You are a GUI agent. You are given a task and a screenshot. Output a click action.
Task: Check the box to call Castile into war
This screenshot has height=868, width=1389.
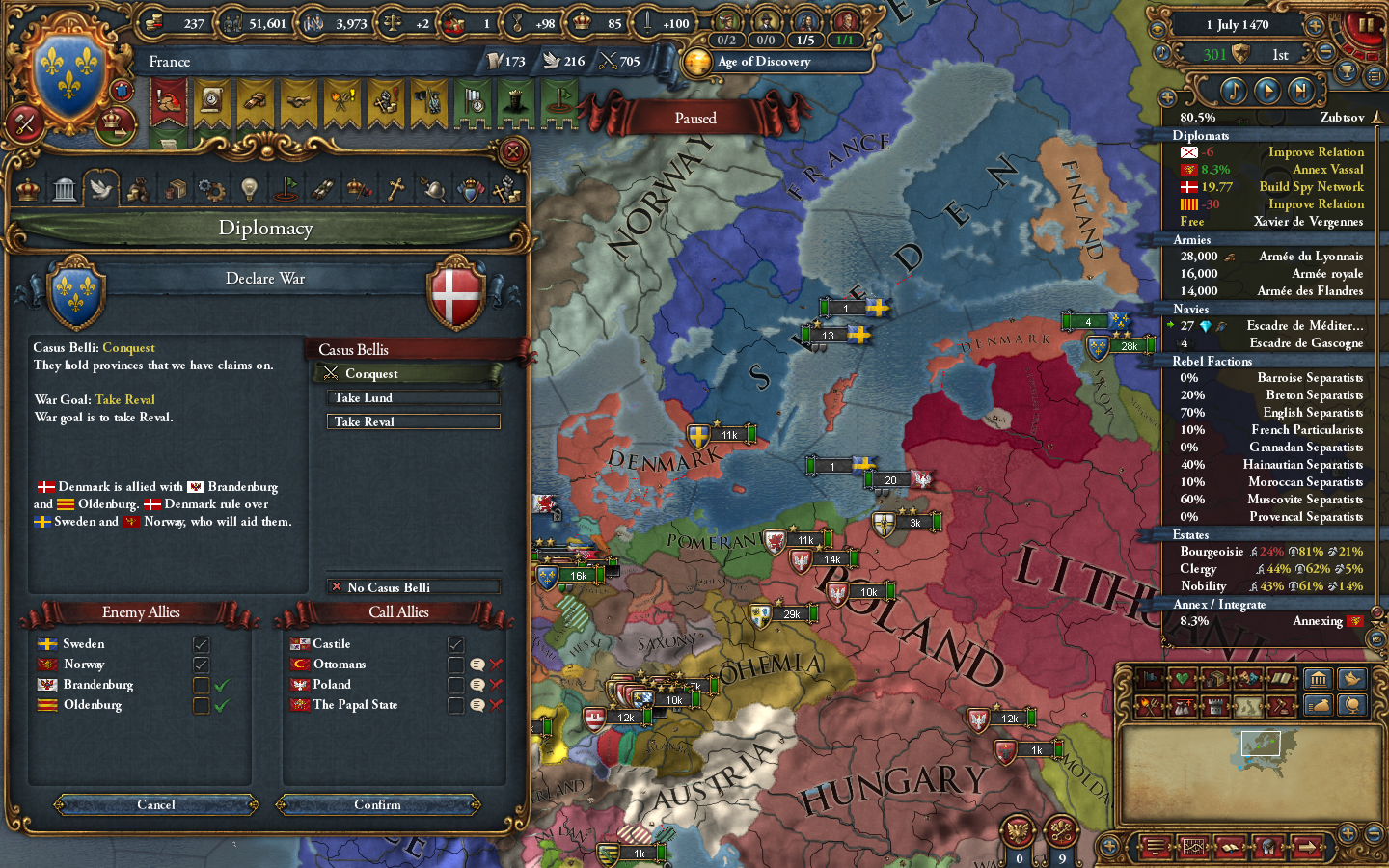pos(454,643)
